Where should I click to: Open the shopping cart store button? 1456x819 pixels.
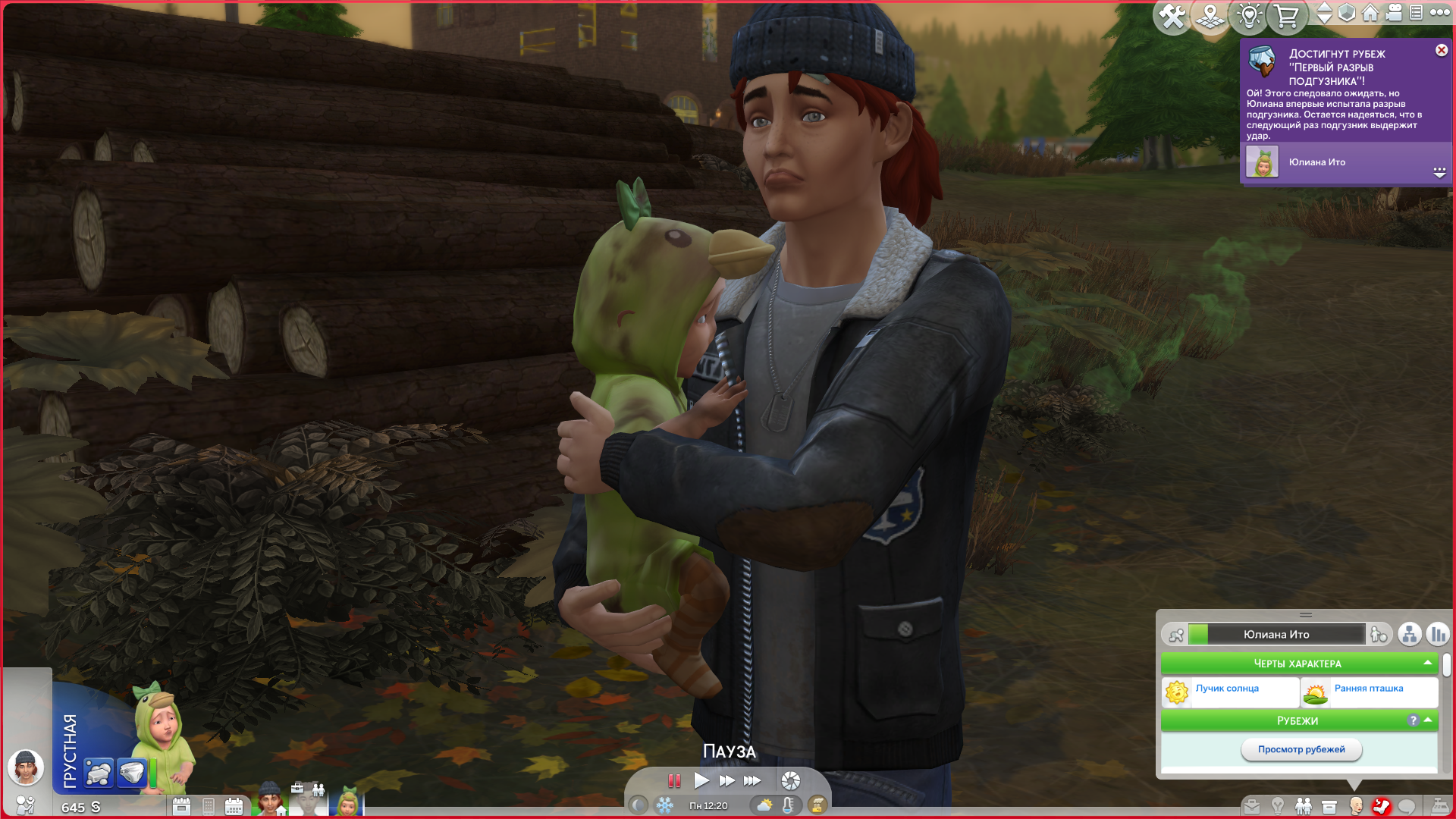1286,16
